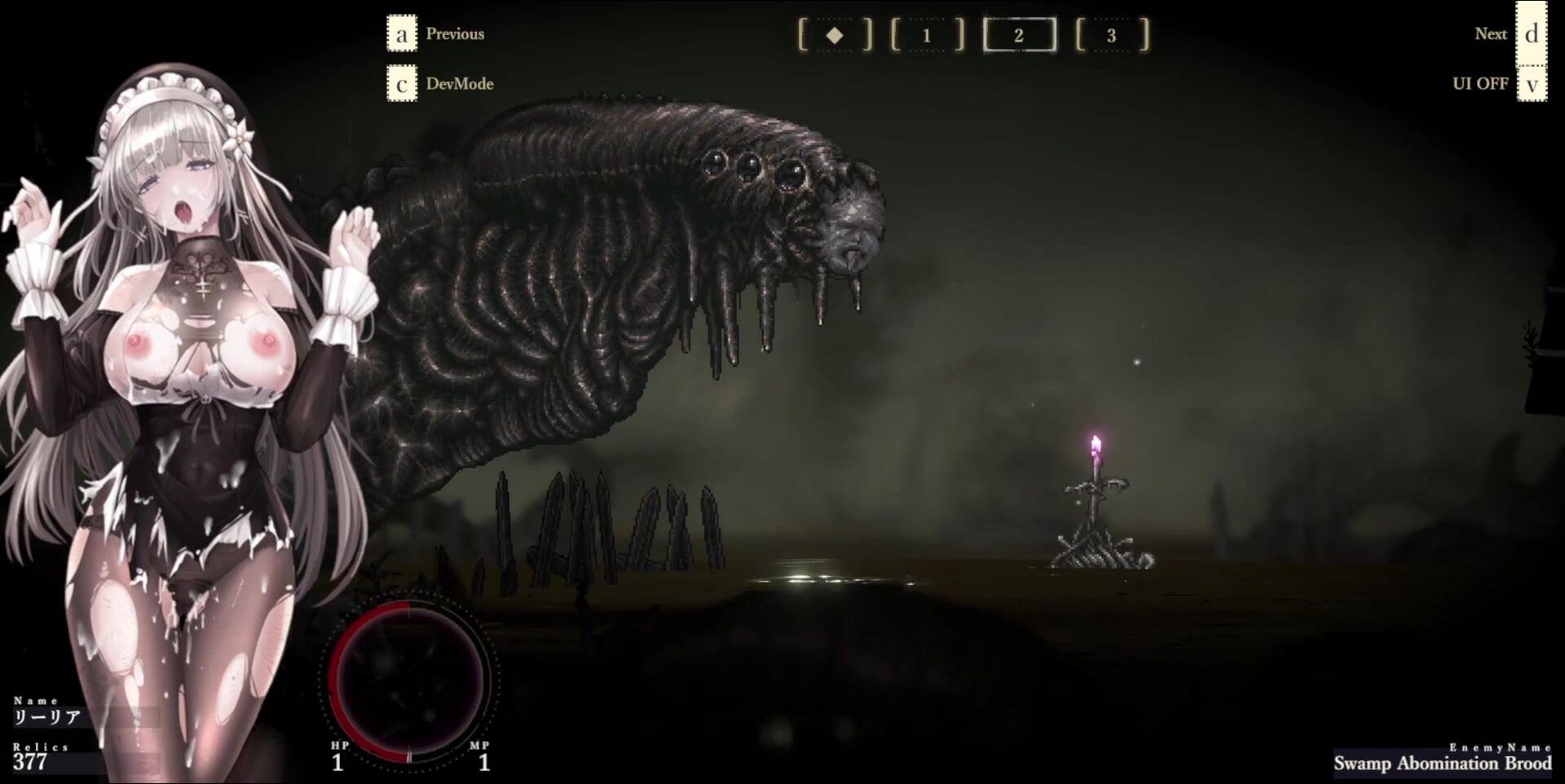Switch to scene tab 1

[927, 35]
